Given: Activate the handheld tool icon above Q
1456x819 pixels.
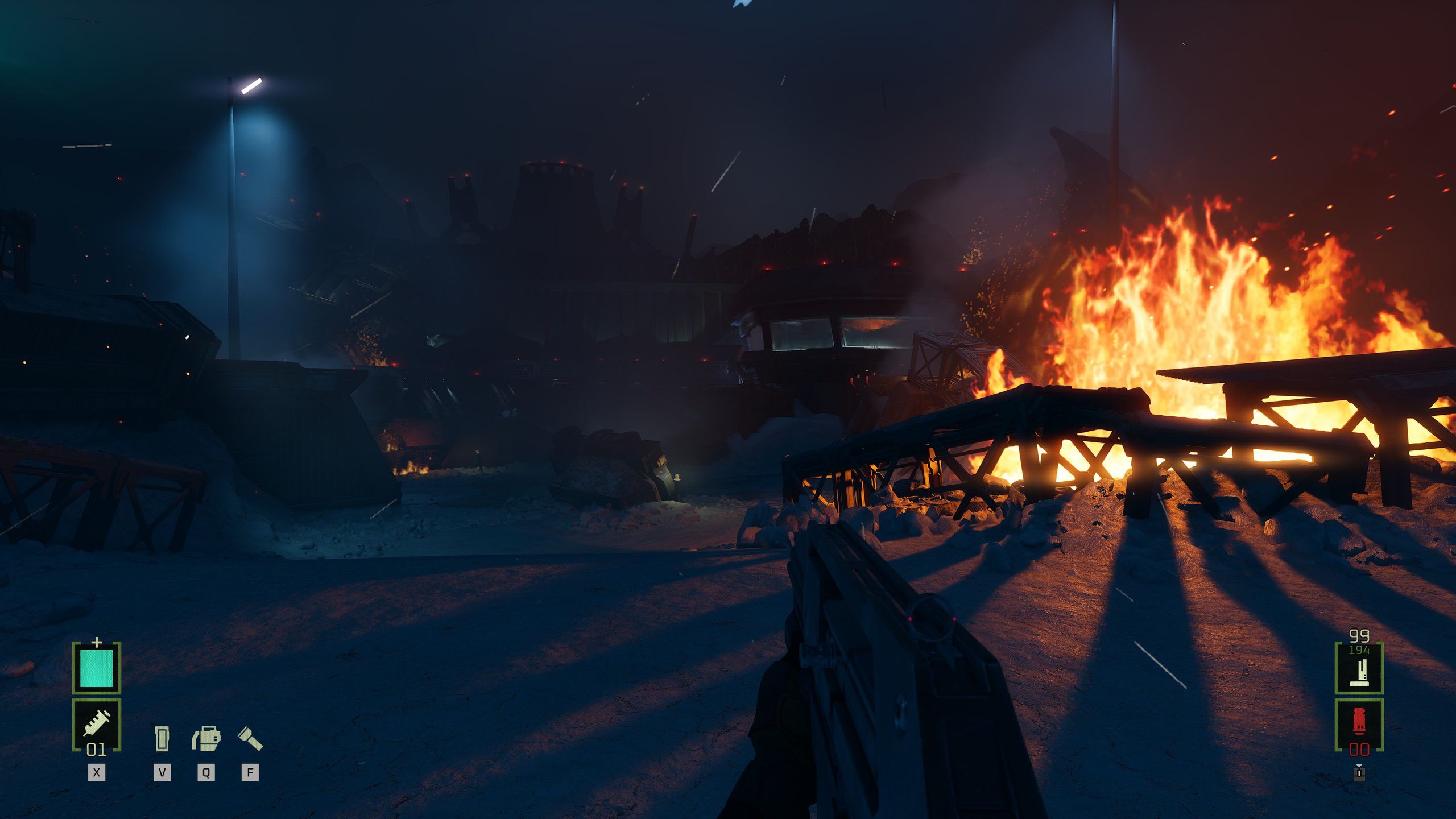Looking at the screenshot, I should (x=206, y=738).
